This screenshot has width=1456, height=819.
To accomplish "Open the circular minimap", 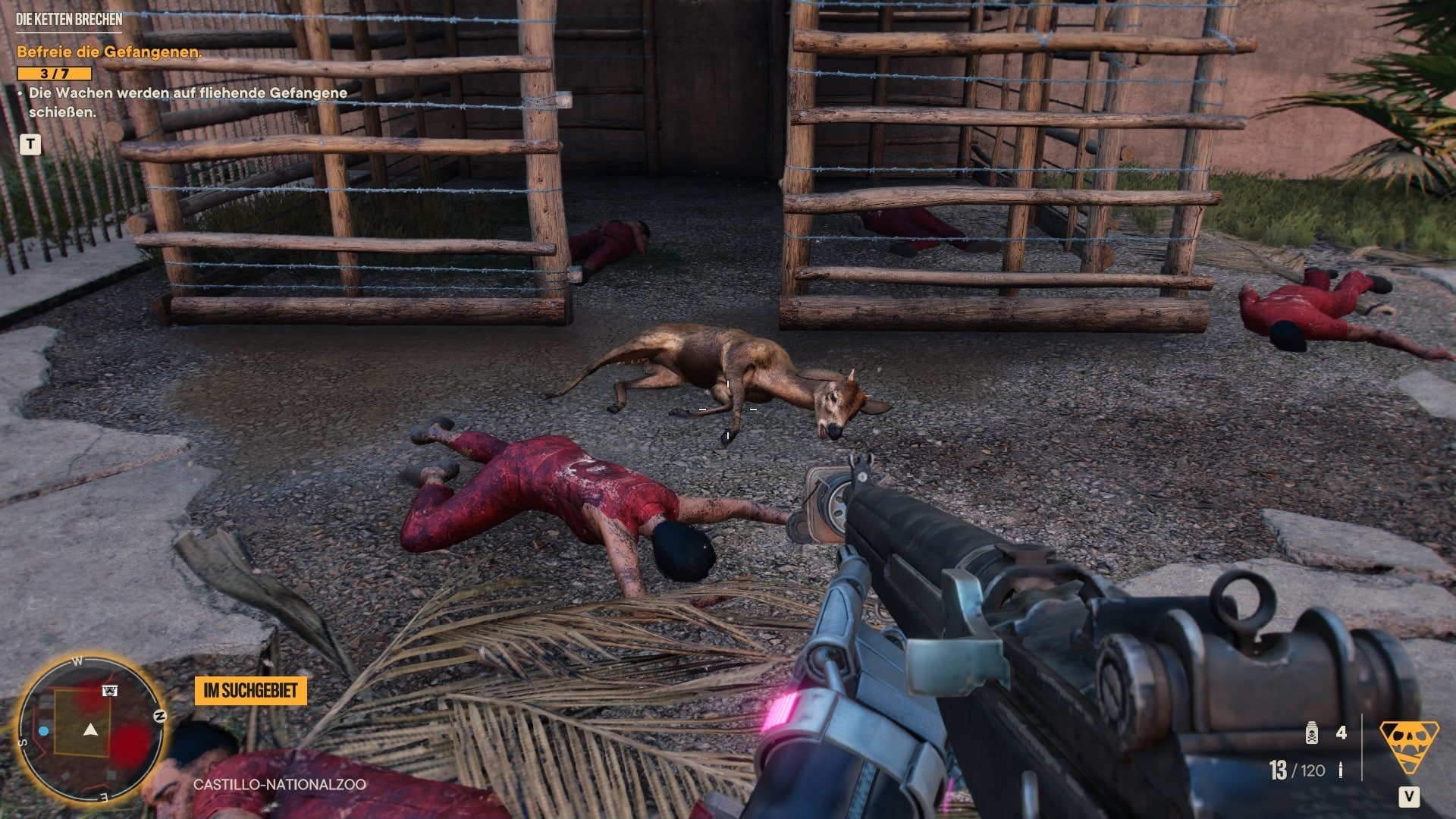I will click(x=91, y=731).
